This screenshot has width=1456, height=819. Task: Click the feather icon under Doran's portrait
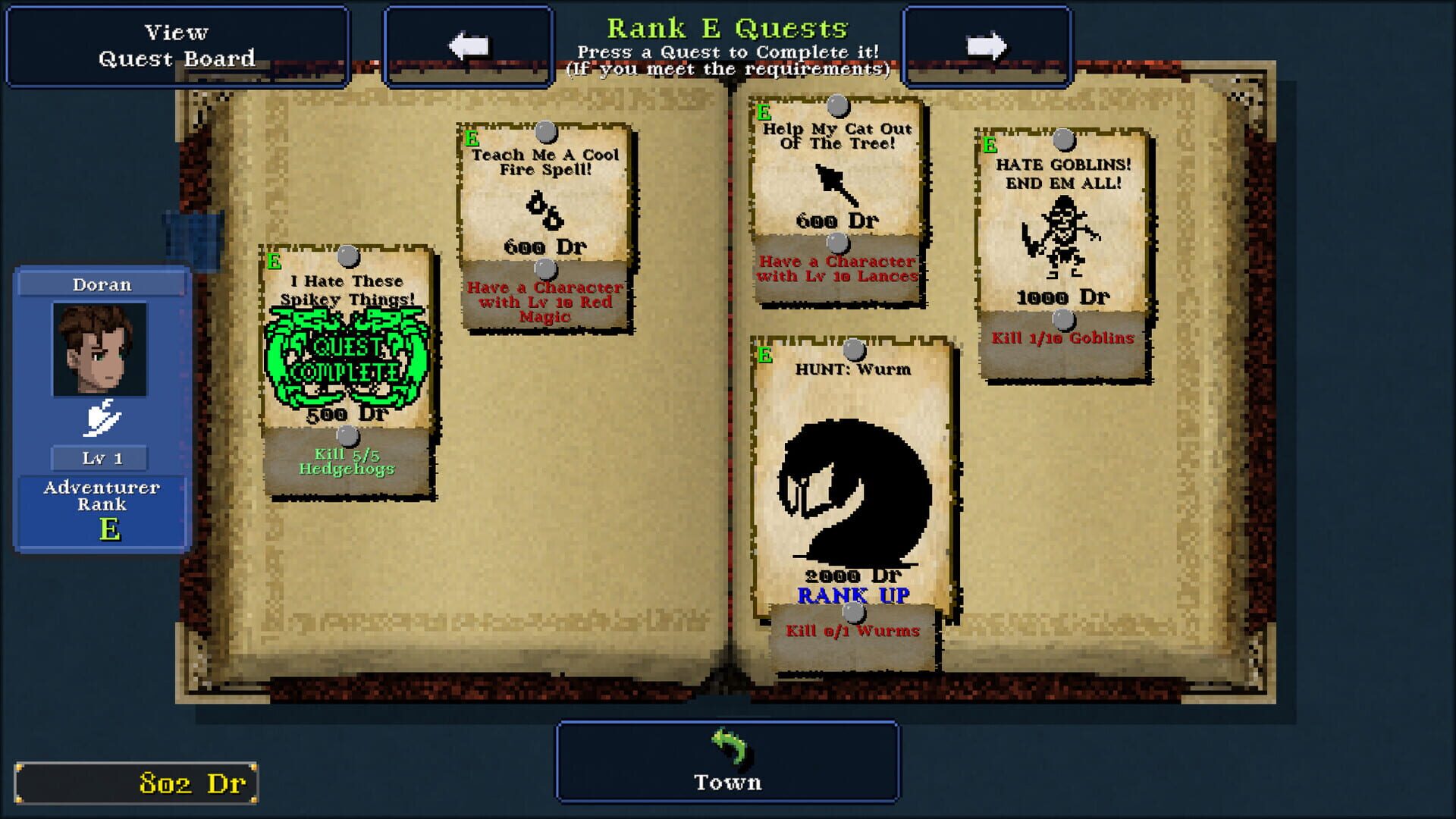click(x=101, y=416)
